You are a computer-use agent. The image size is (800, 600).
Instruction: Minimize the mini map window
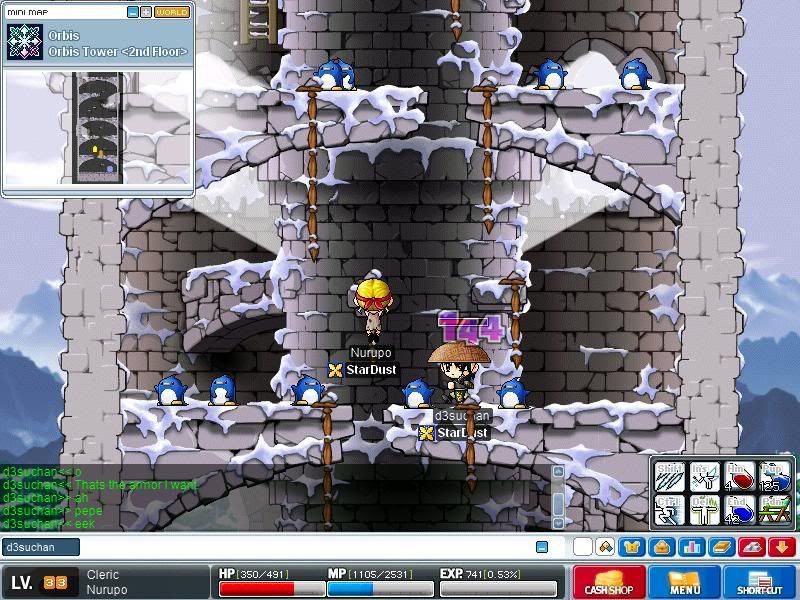[x=133, y=12]
